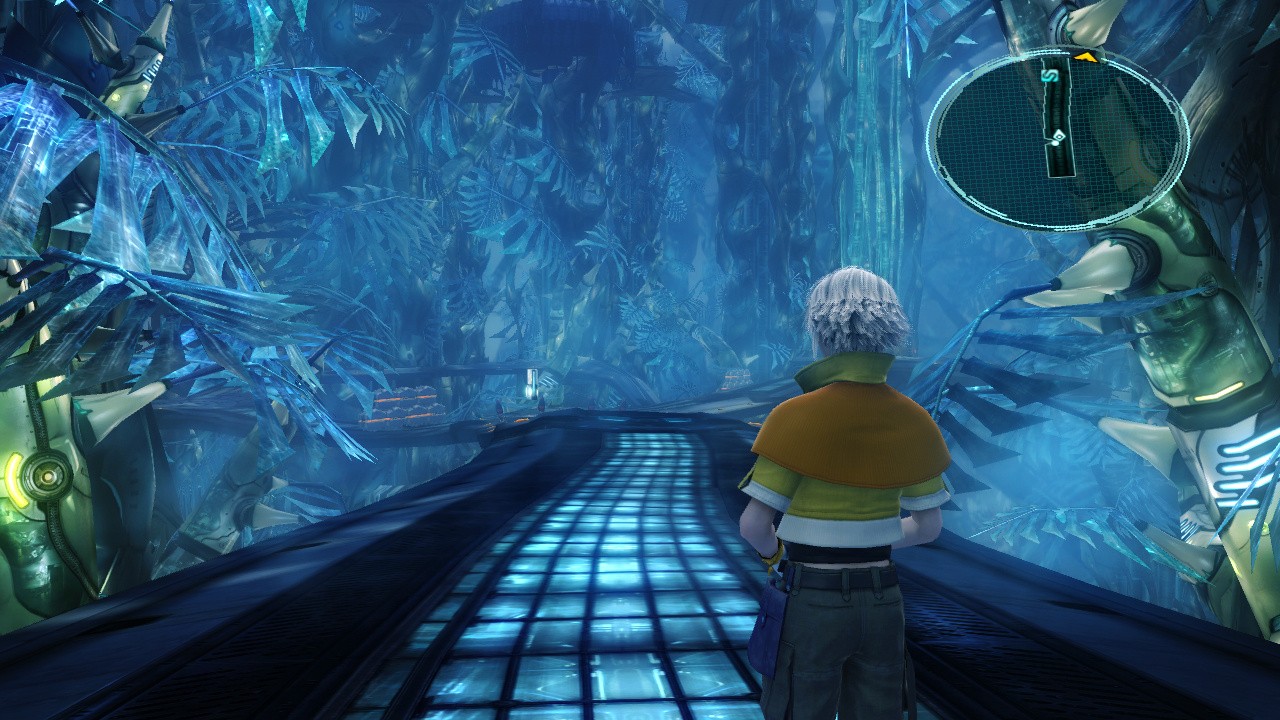The image size is (1280, 720).
Task: Click the yellow objective arrow on minimap rim
Action: coord(1085,58)
